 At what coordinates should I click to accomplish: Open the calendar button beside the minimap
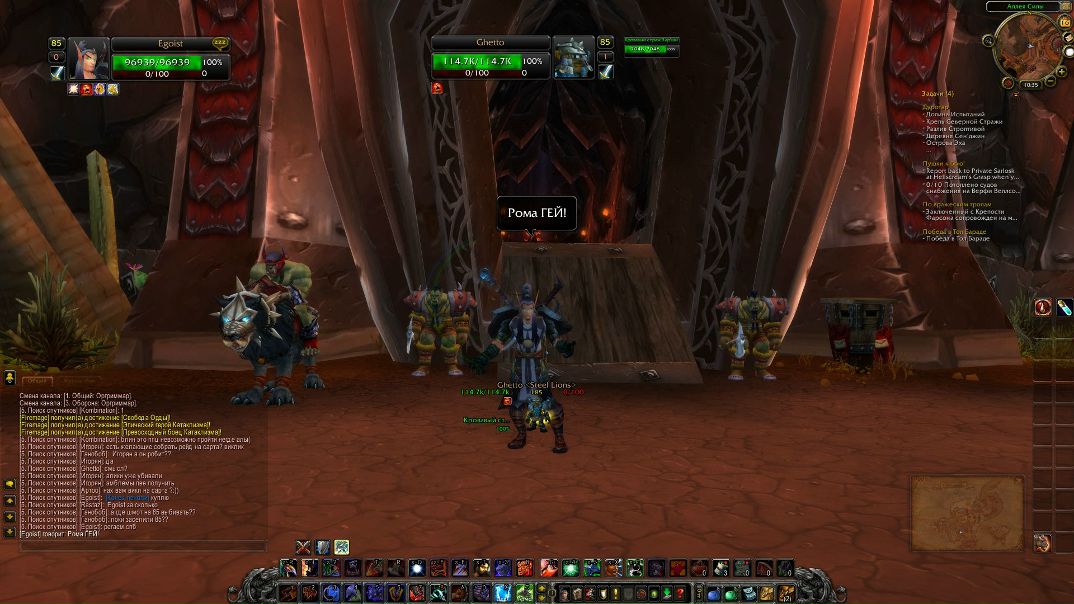coord(1064,23)
